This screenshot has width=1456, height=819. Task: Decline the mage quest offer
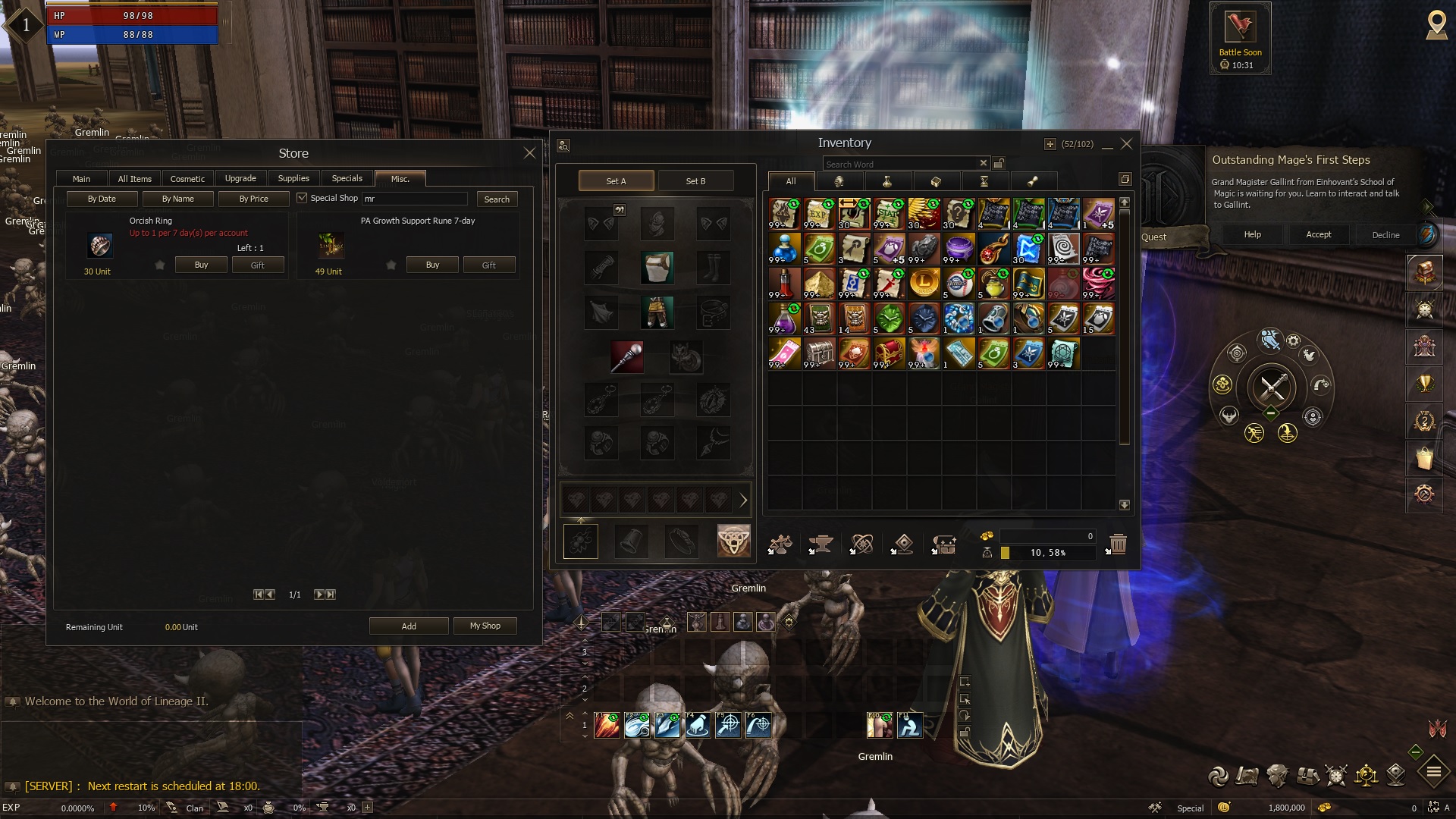[x=1385, y=234]
